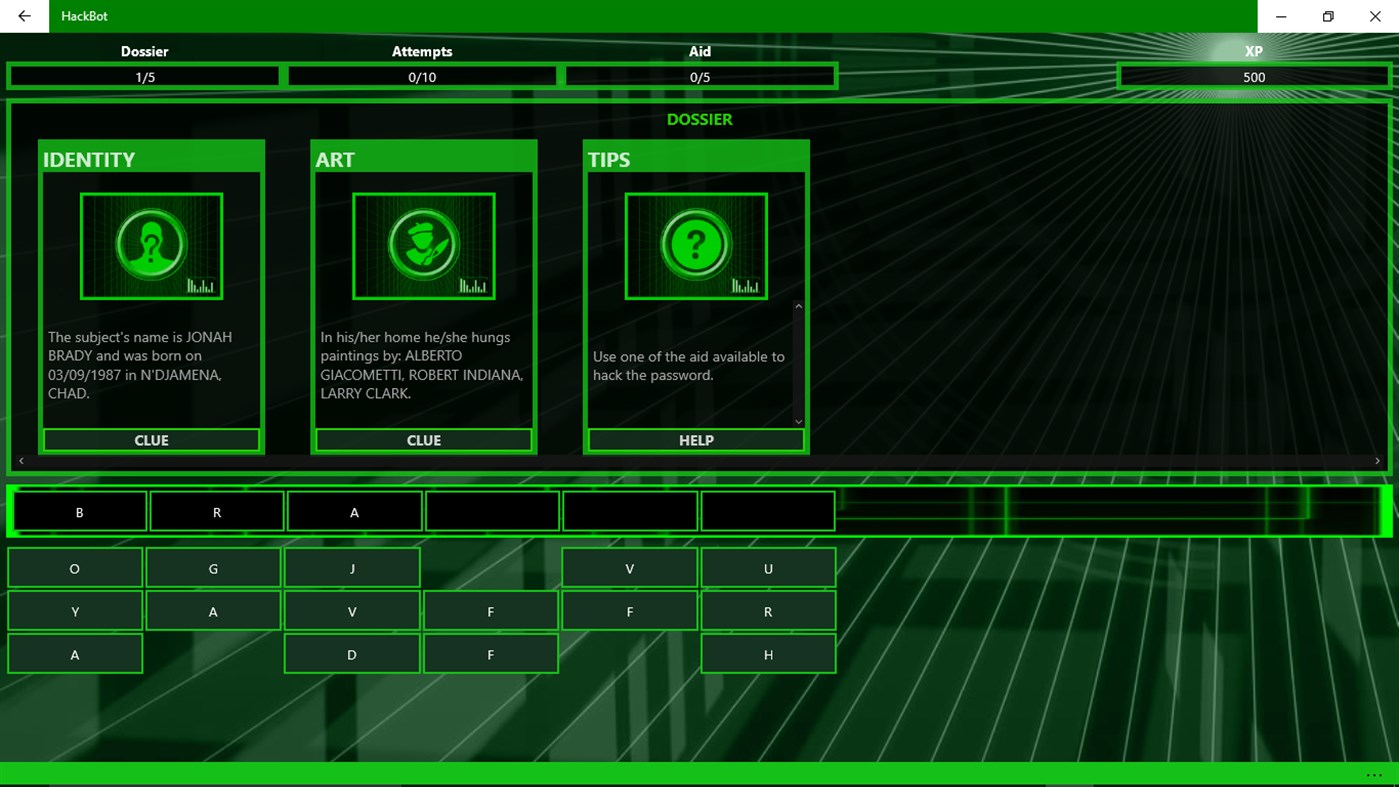
Task: Click the CLUE button under IDENTITY
Action: pos(151,440)
